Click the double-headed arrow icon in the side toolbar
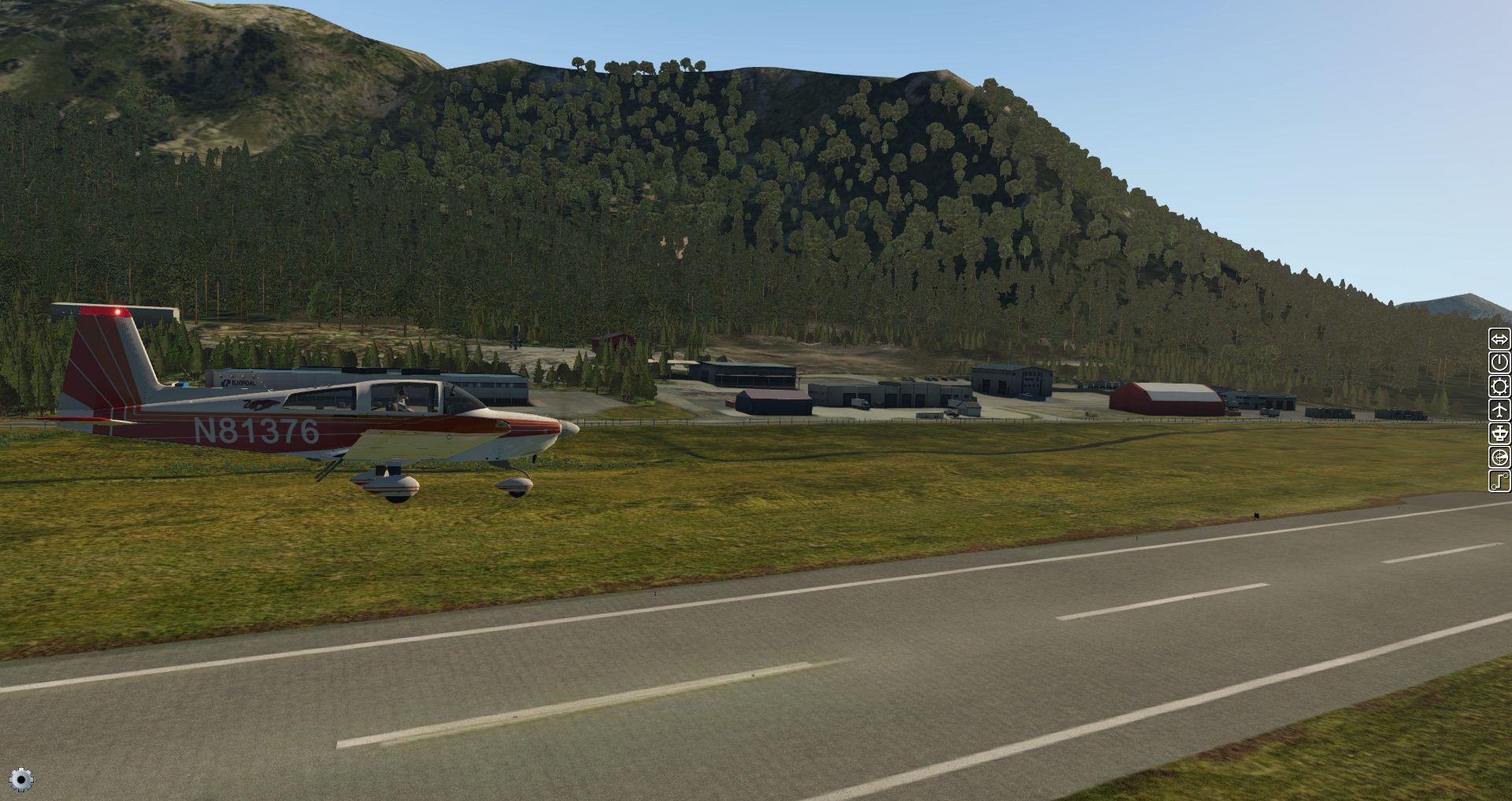 [1499, 339]
